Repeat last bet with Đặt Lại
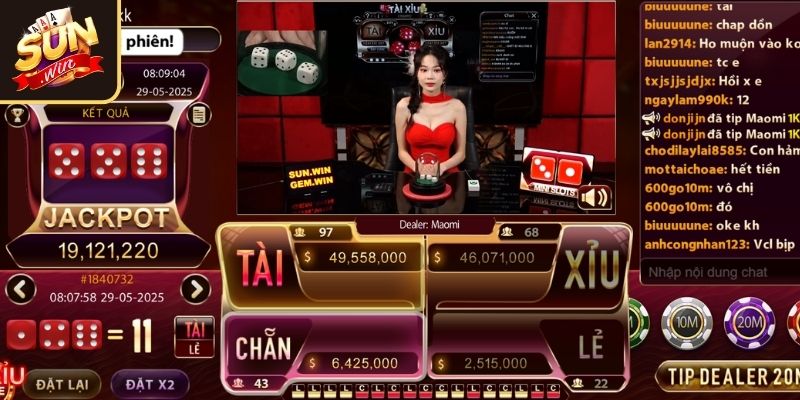The width and height of the screenshot is (800, 400). point(62,384)
